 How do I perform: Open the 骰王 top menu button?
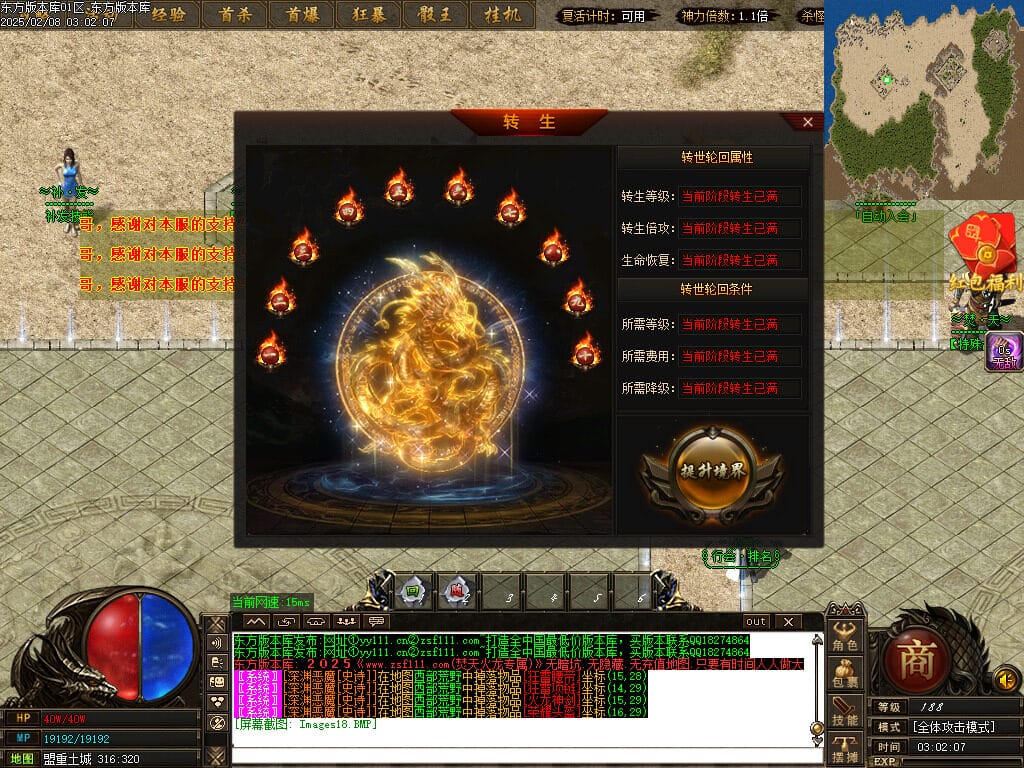point(435,14)
